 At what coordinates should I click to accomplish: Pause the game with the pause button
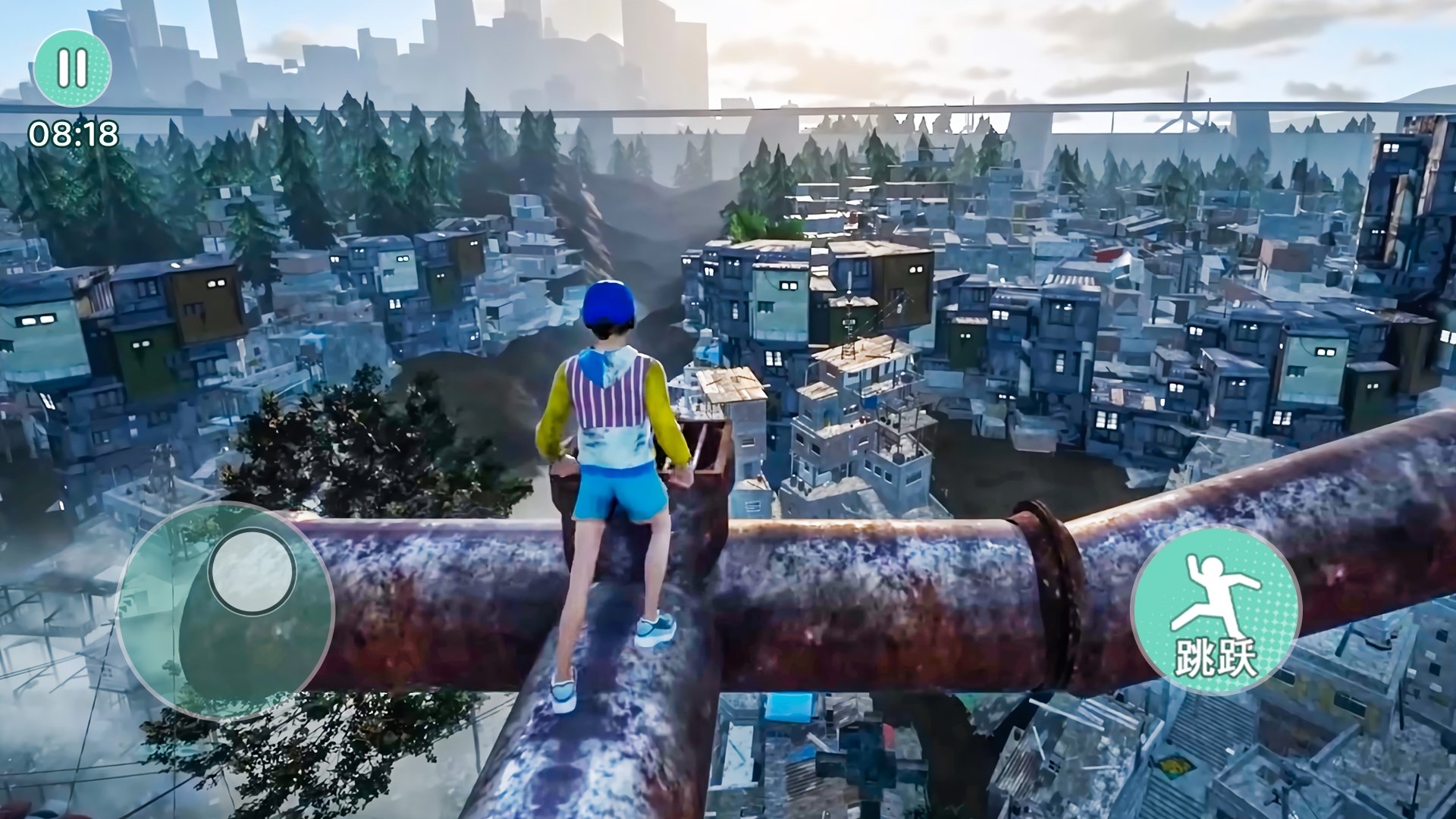click(x=73, y=68)
